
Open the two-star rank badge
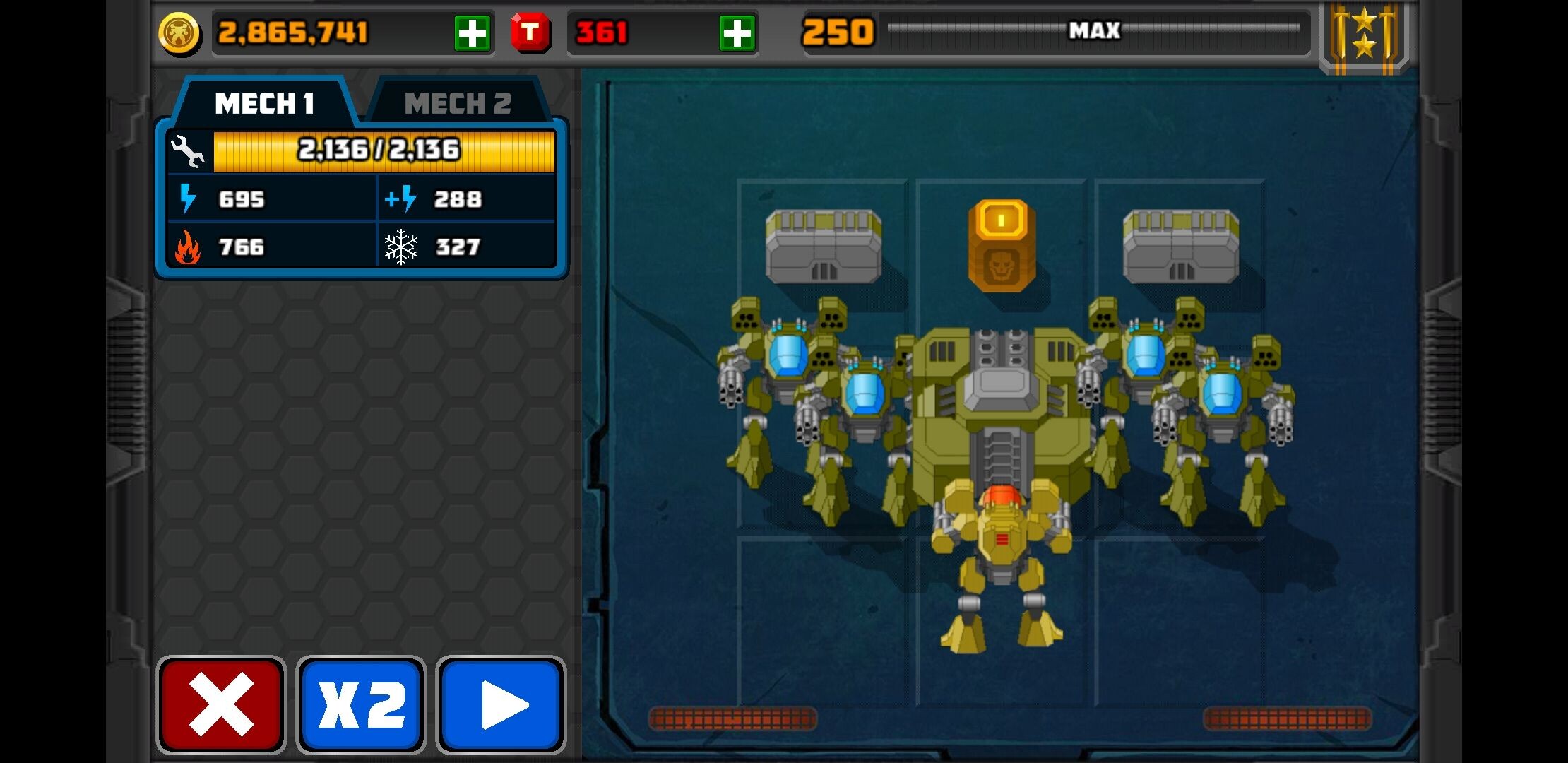click(x=1364, y=35)
